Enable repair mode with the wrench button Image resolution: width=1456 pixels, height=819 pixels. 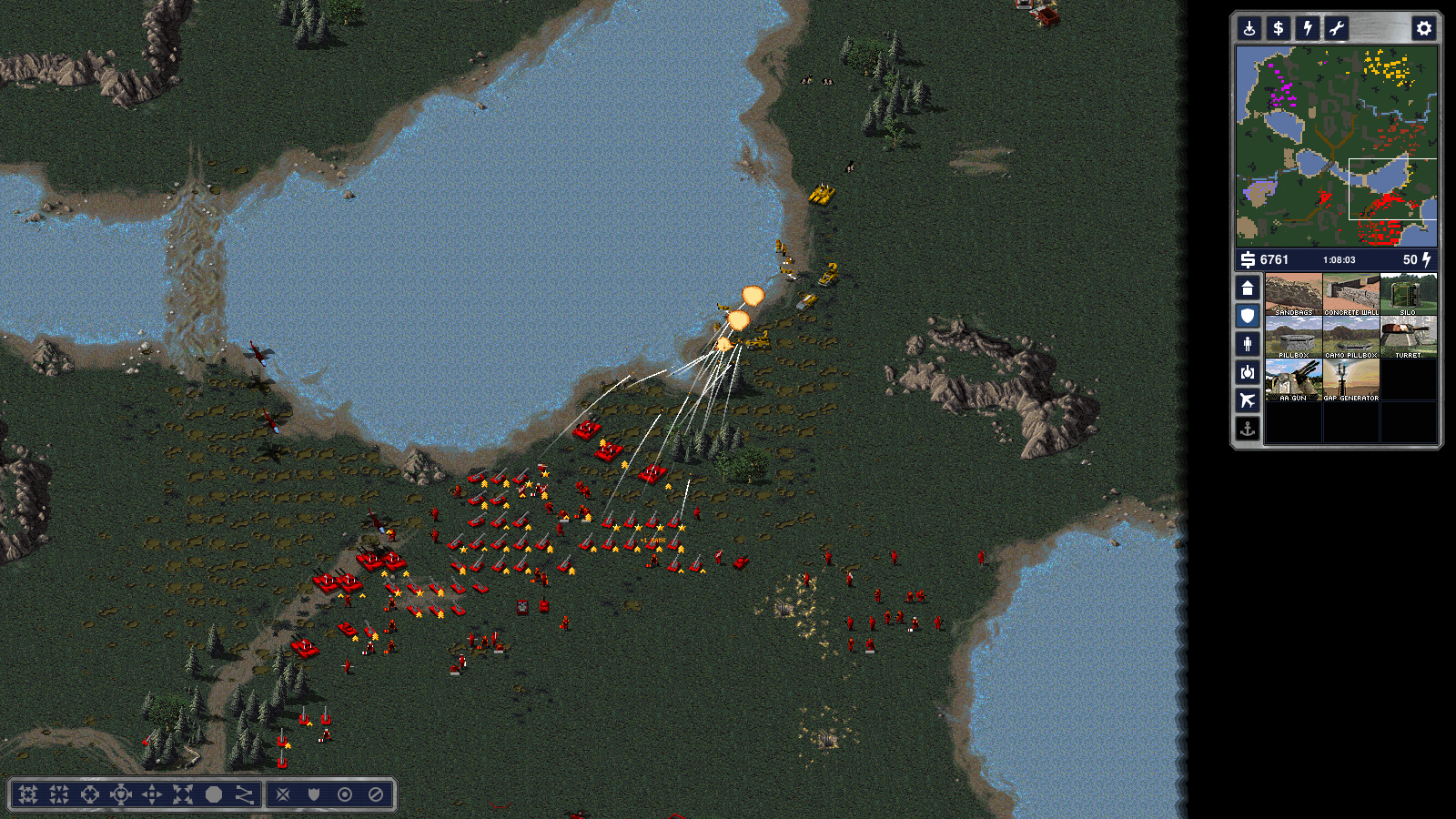(1337, 28)
